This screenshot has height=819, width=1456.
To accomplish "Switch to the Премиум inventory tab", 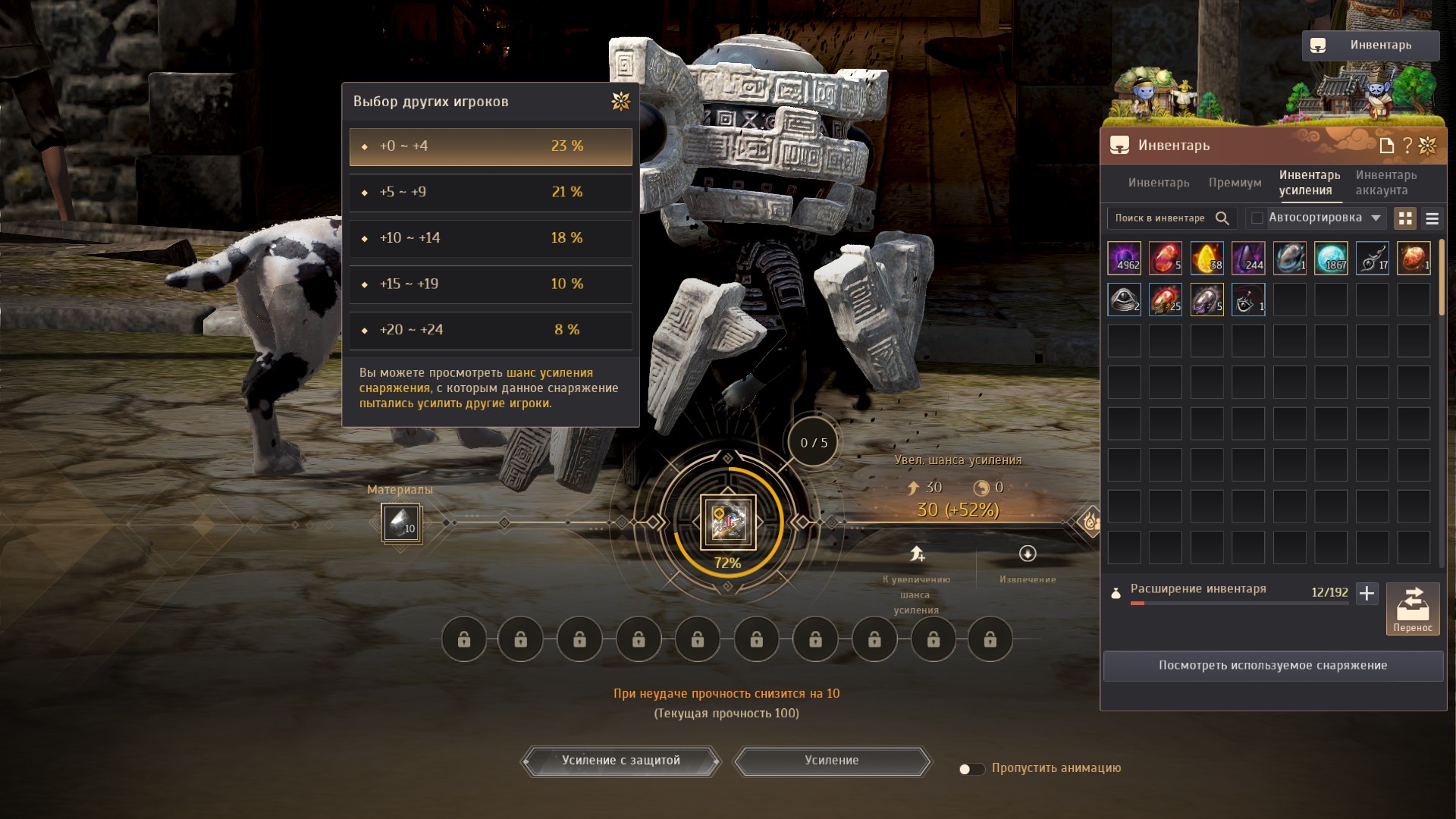I will coord(1235,183).
